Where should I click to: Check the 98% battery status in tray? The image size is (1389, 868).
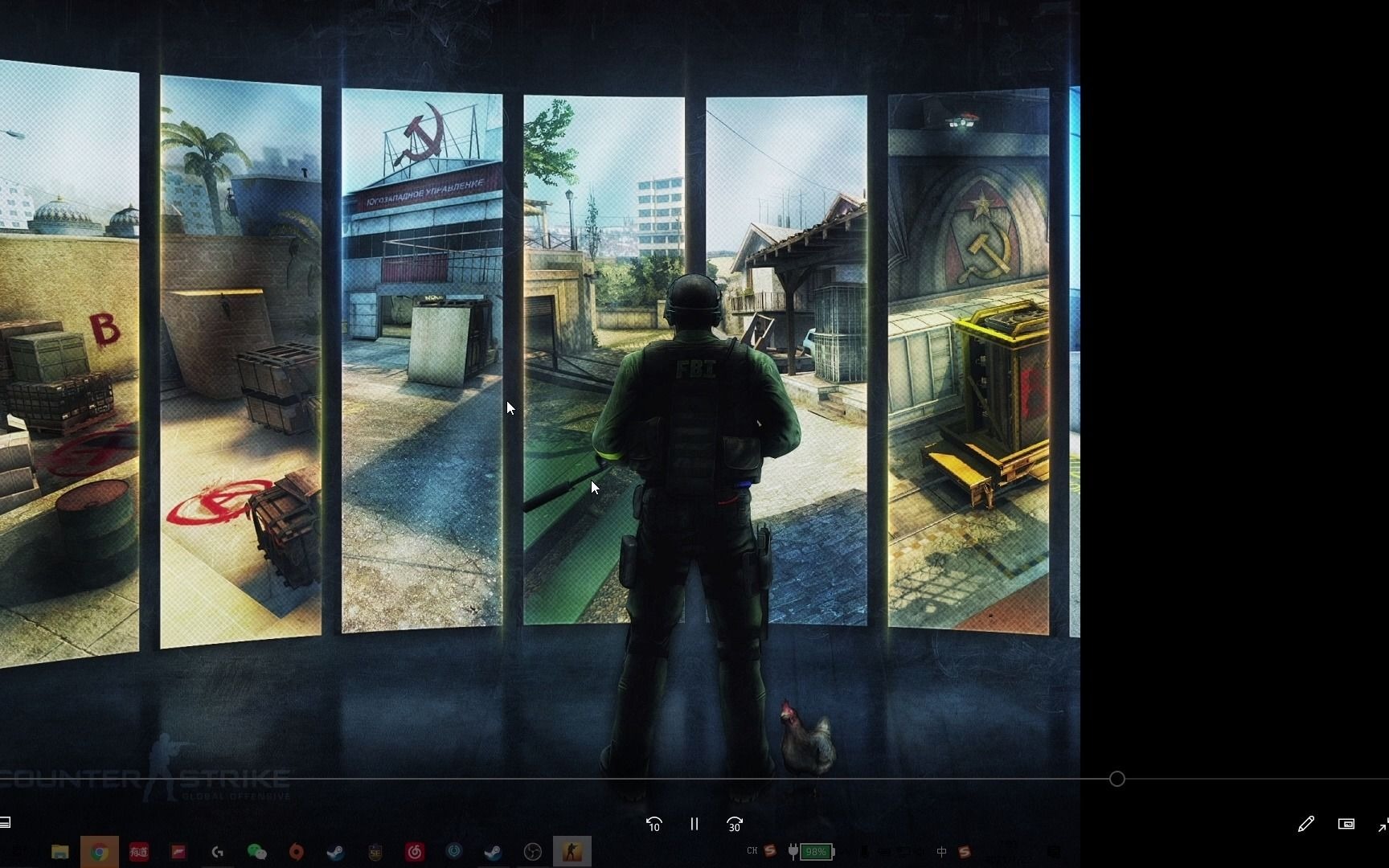815,852
